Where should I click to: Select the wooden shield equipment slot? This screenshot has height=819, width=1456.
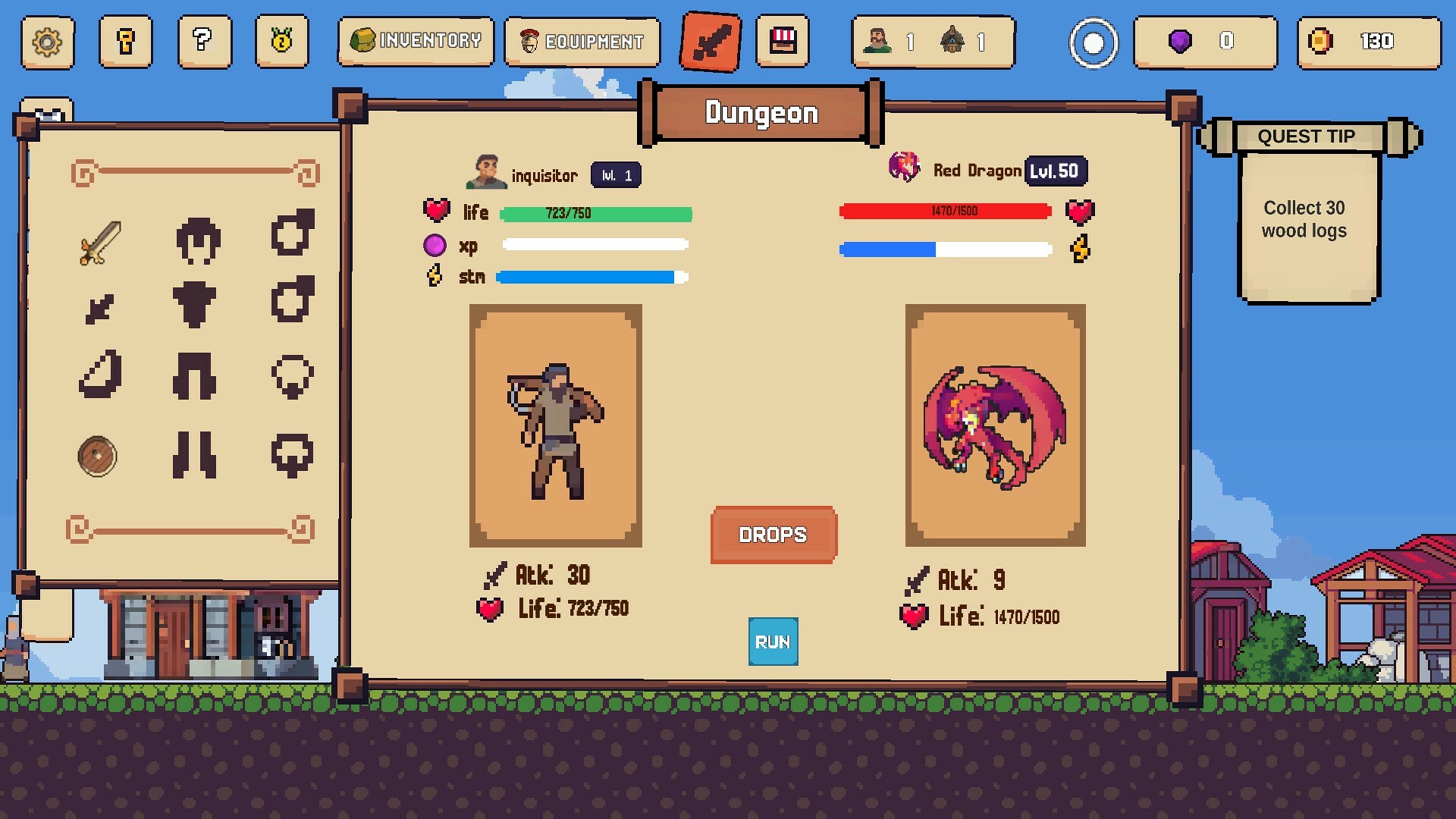pyautogui.click(x=96, y=457)
